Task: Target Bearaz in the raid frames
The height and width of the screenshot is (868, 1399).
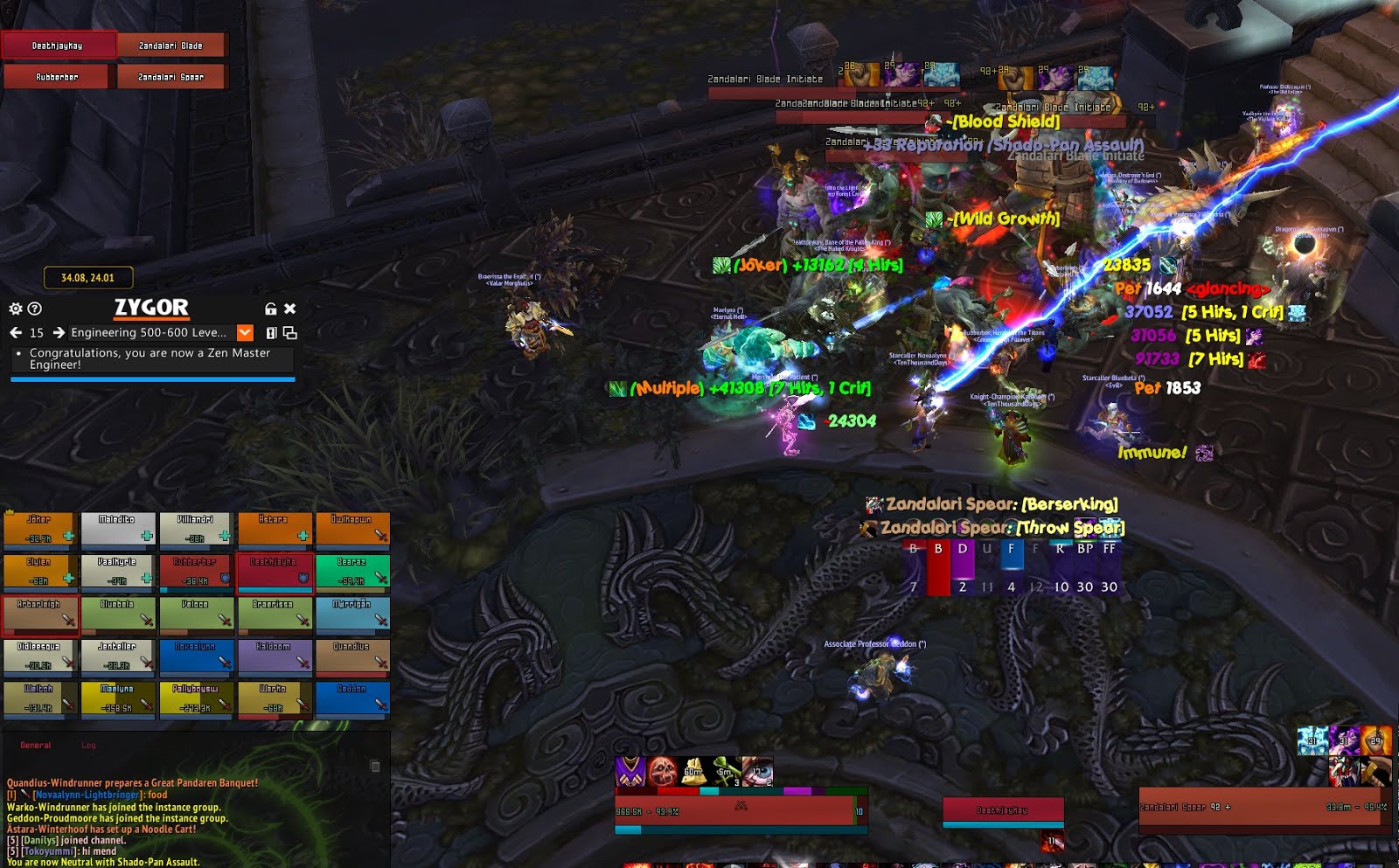Action: point(352,571)
